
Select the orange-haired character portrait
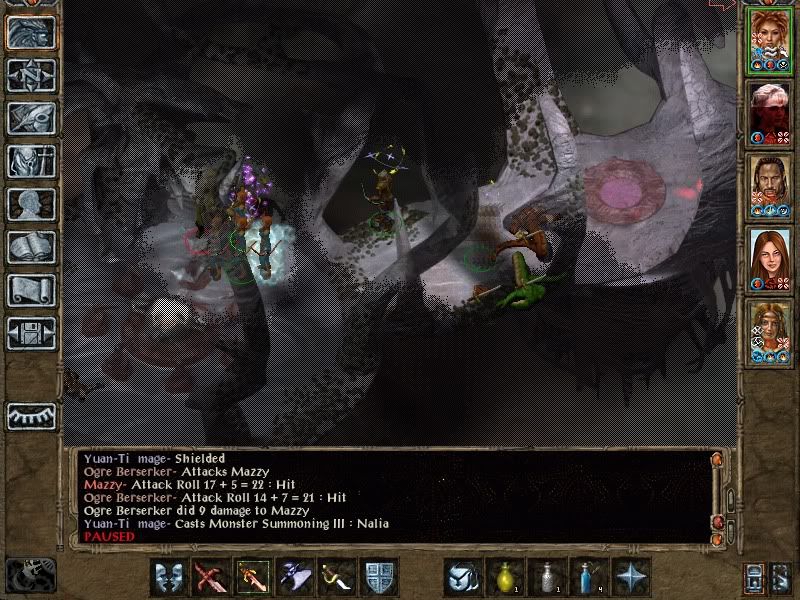pos(770,43)
